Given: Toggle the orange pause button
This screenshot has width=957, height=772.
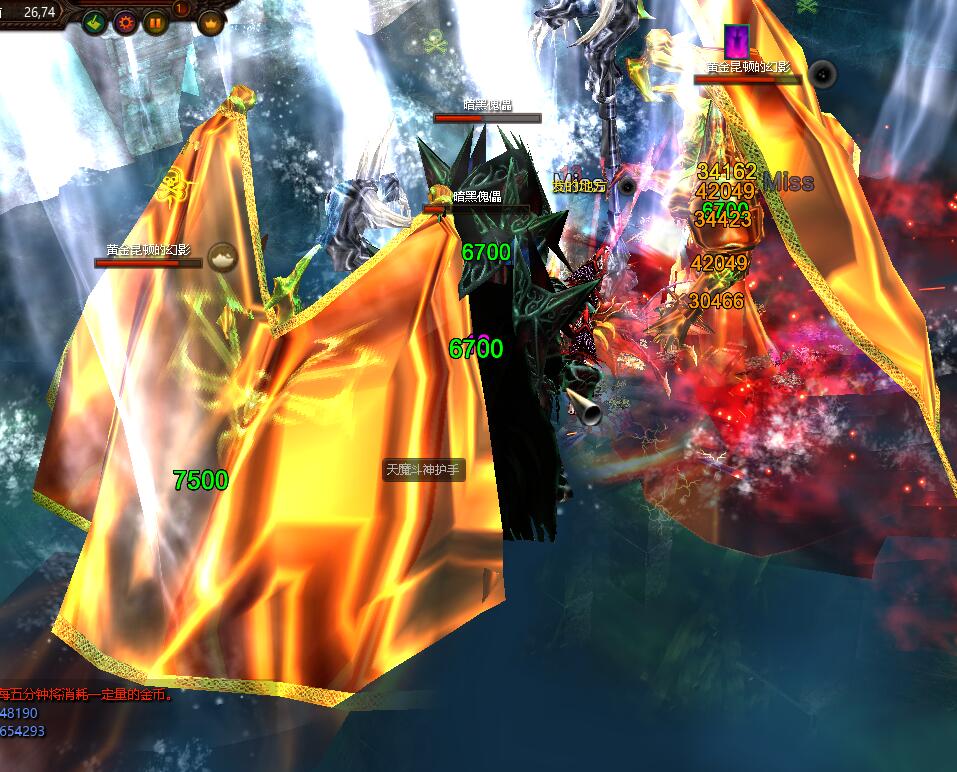Looking at the screenshot, I should pyautogui.click(x=156, y=22).
